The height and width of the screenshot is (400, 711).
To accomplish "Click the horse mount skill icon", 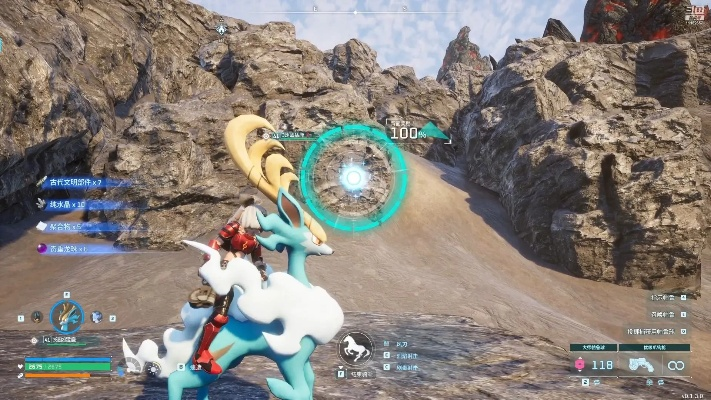I will click(355, 347).
